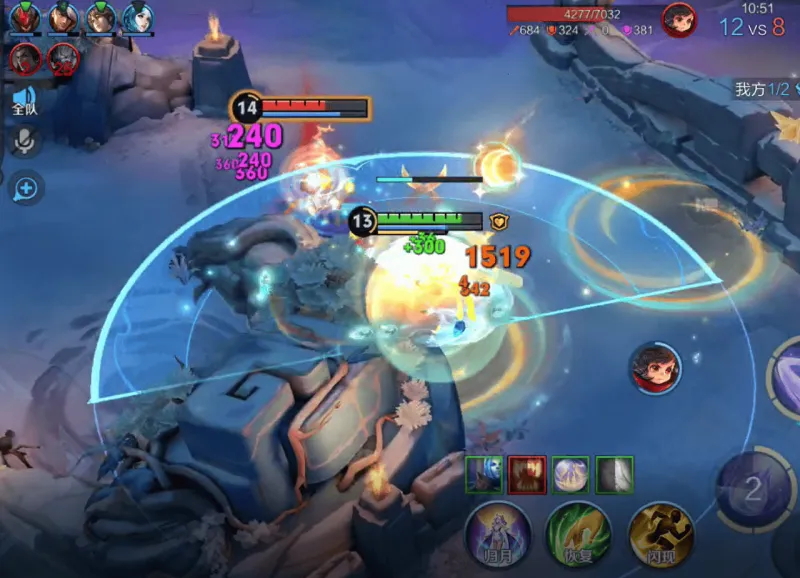Target the red-hooded enemy hero lock icon
Viewport: 800px width, 578px height.
pos(655,367)
